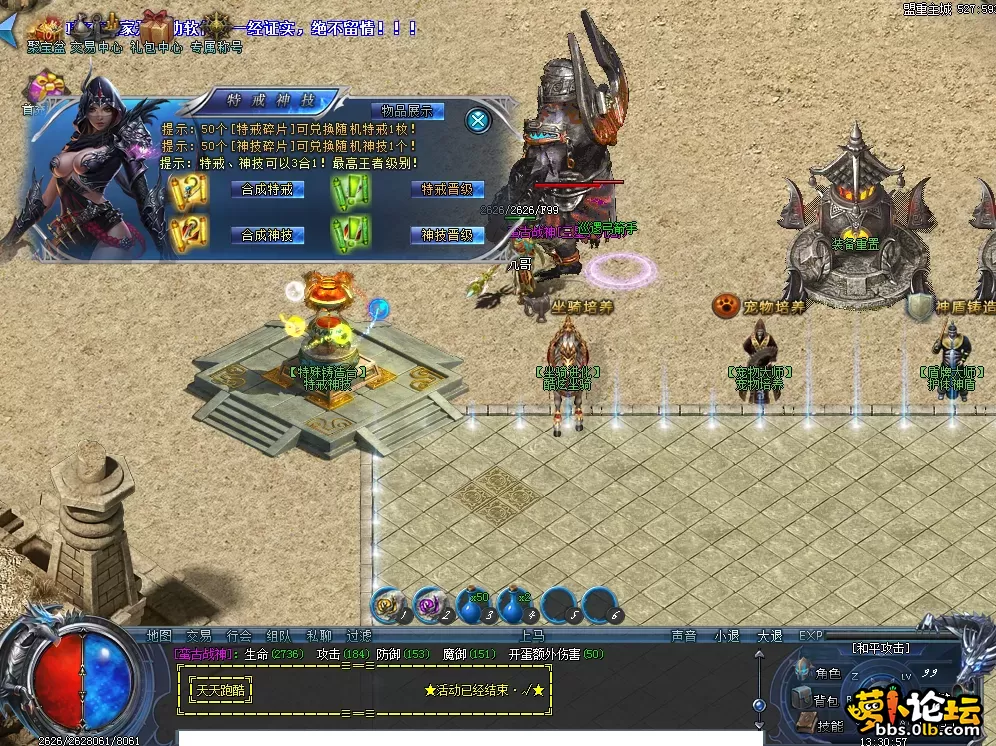Collapse the top icon bar arrow

coord(9,35)
